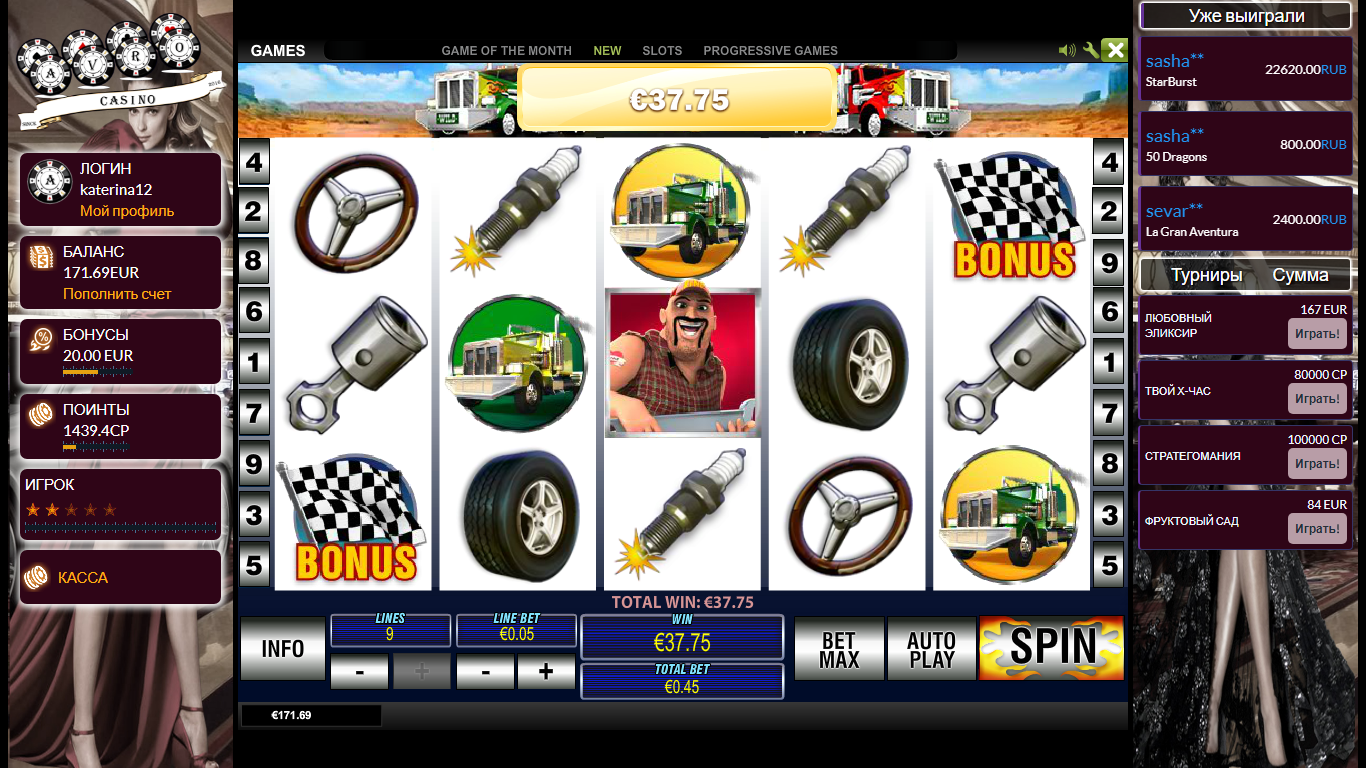Show the Slots category
This screenshot has width=1366, height=768.
coord(662,51)
